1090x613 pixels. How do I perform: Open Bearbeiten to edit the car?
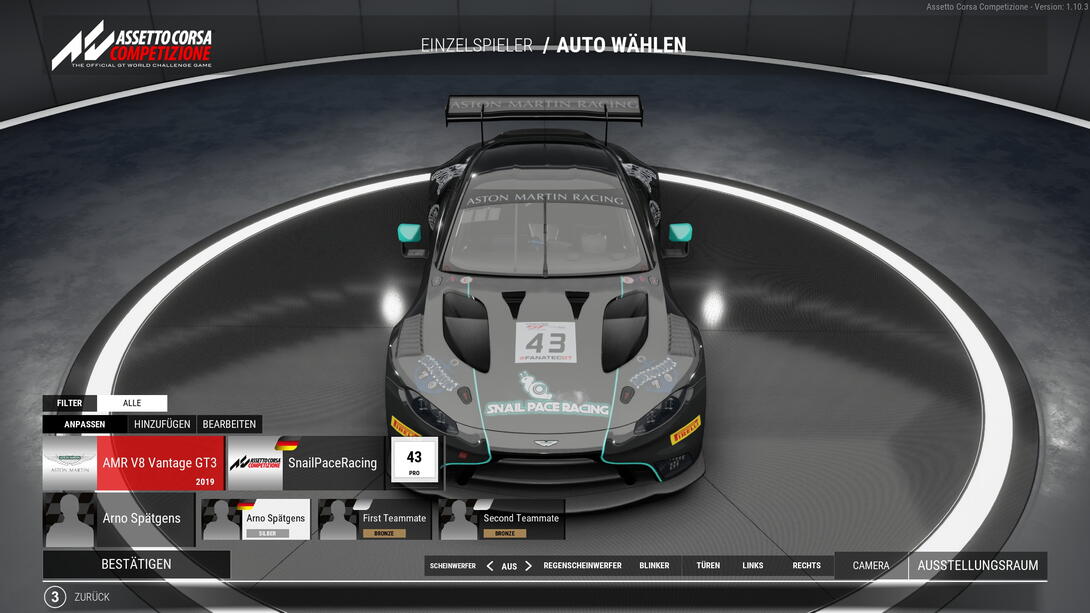[x=229, y=424]
